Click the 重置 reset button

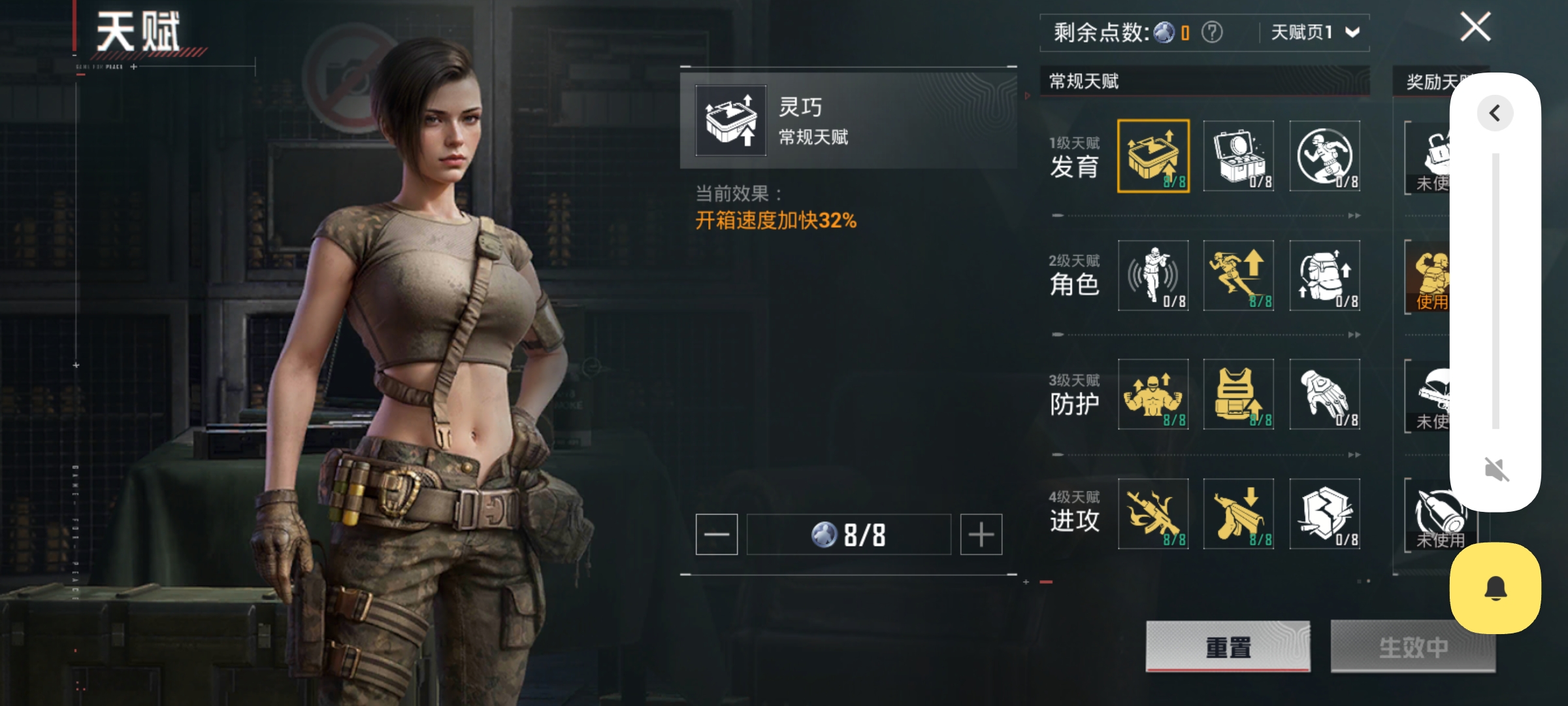(1228, 647)
